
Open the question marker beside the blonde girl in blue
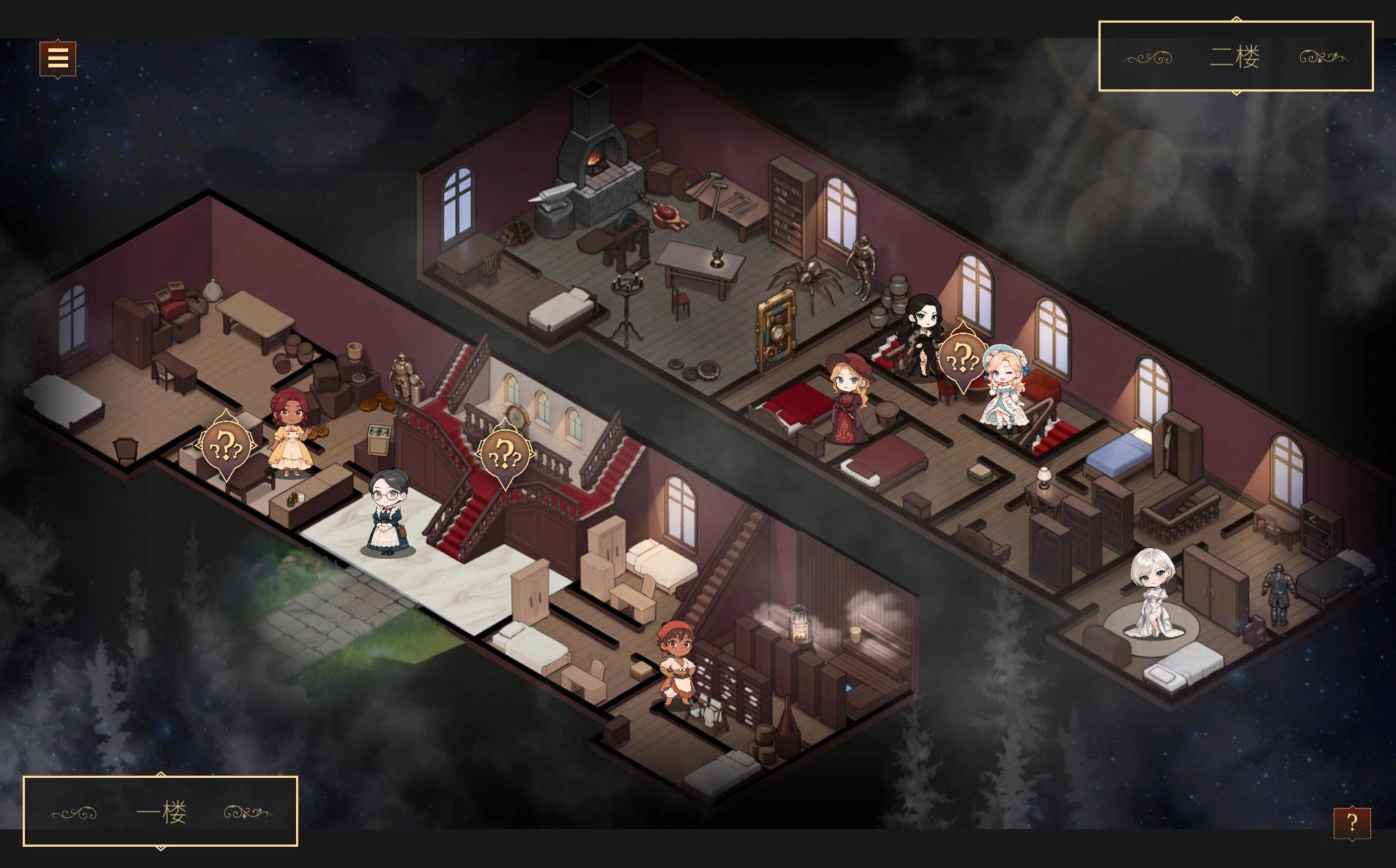click(962, 359)
